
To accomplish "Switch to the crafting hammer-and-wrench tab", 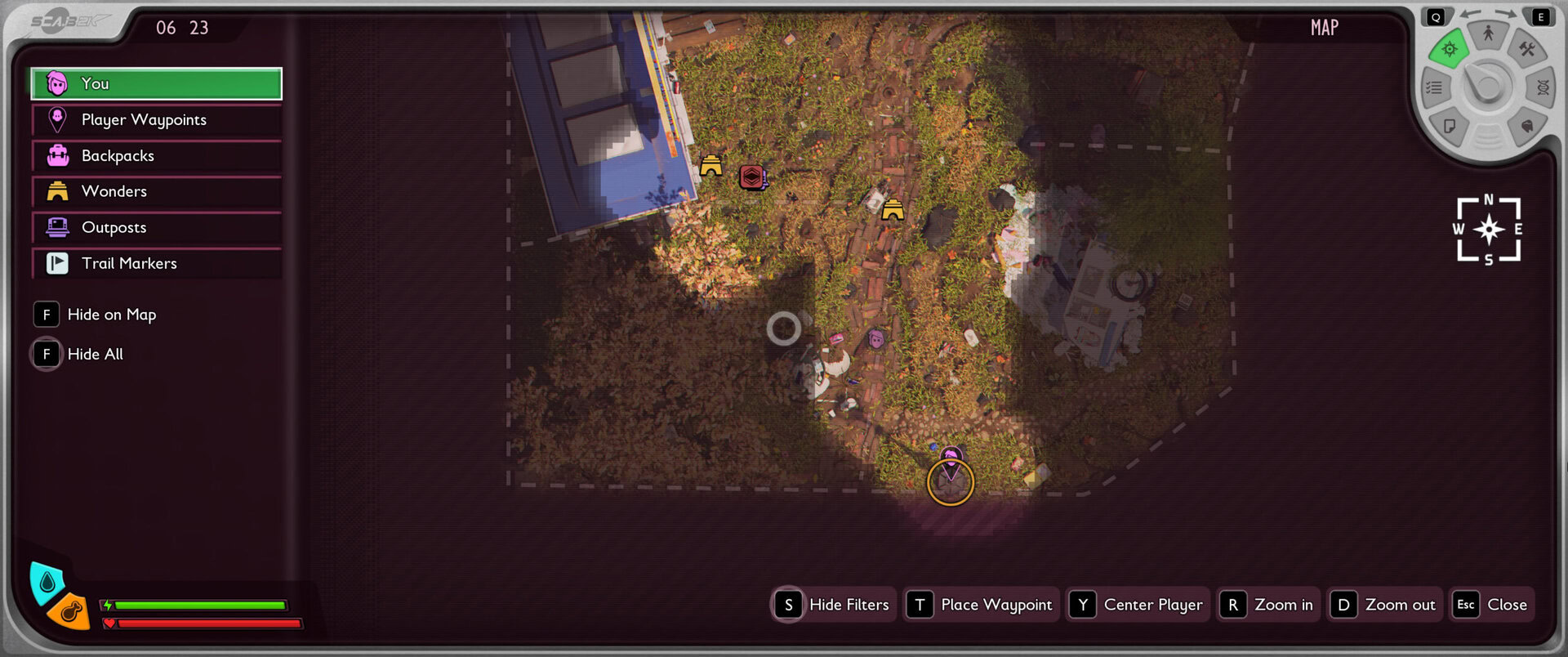I will (1526, 50).
